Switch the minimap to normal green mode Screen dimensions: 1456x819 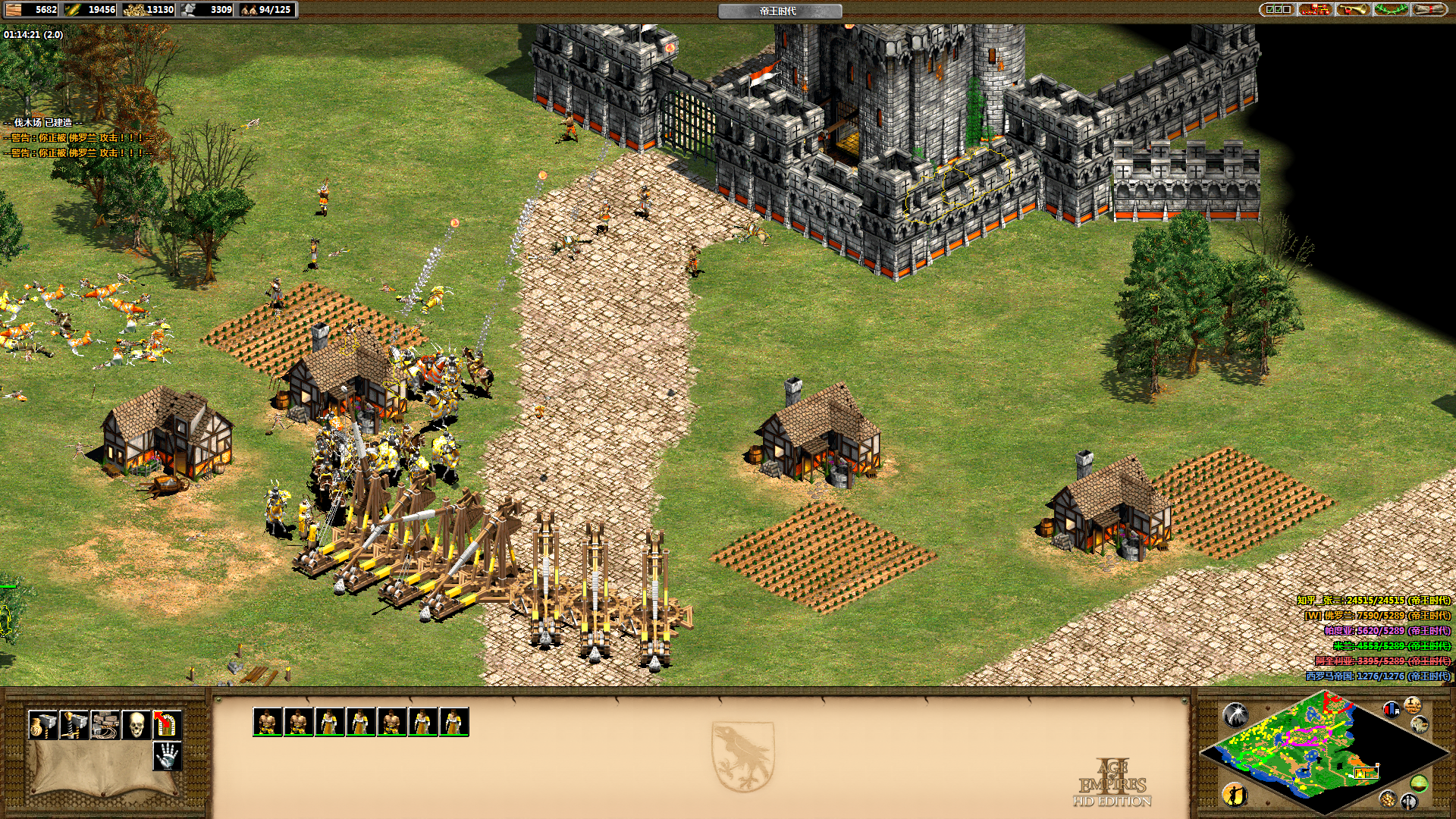[x=1419, y=783]
